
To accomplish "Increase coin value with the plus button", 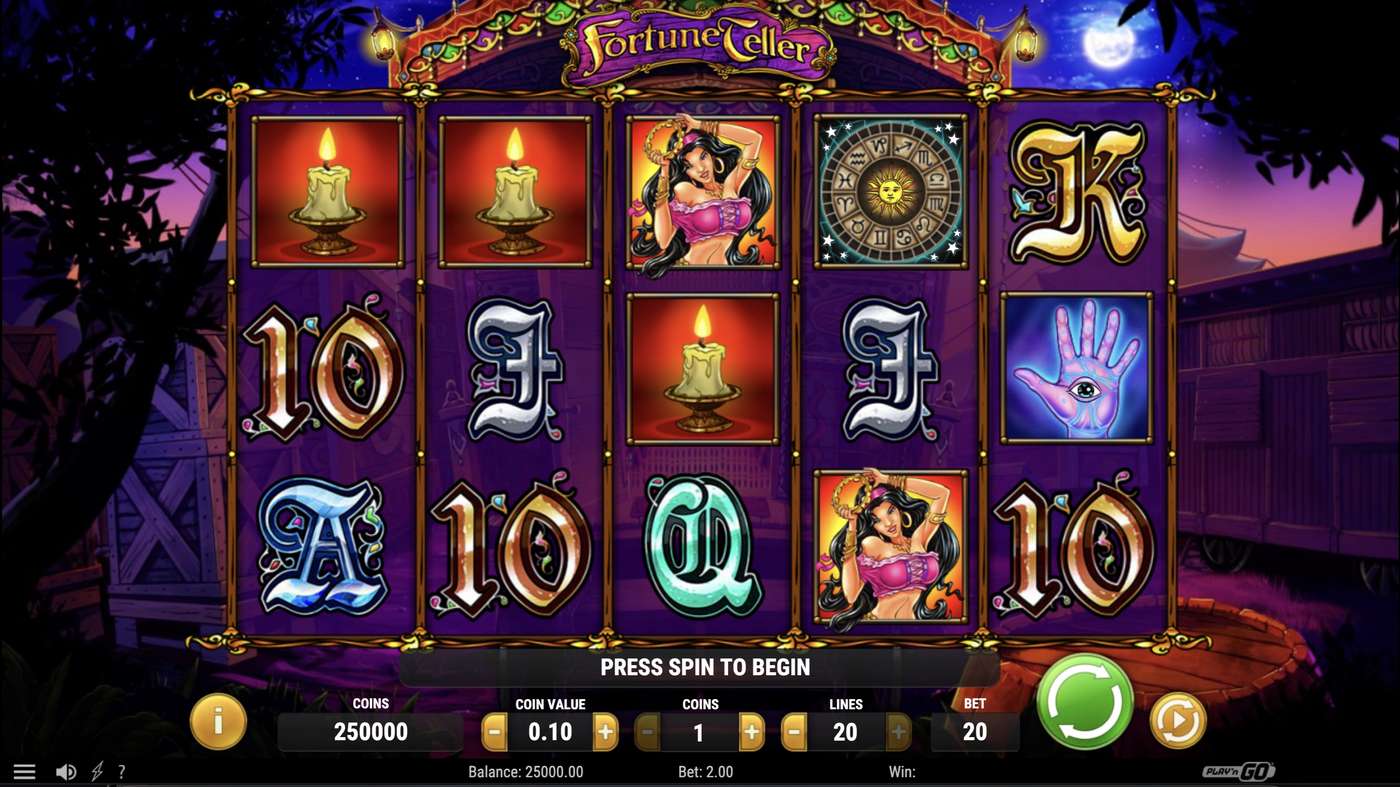I will point(605,732).
